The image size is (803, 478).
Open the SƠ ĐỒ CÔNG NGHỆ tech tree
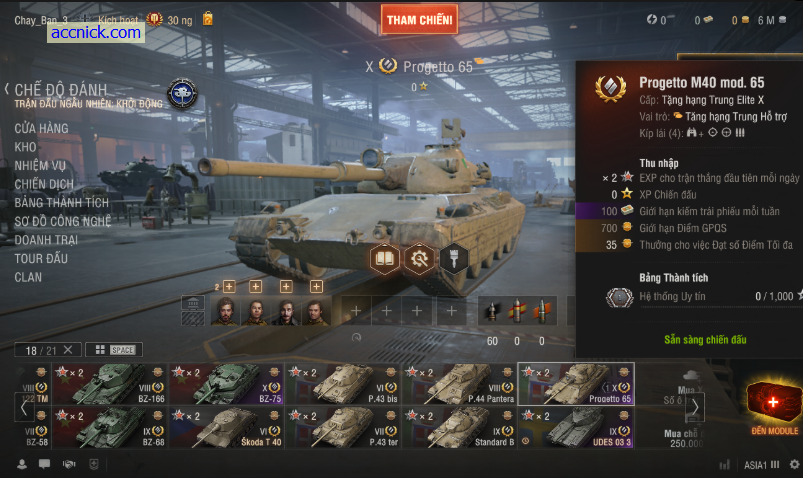(62, 221)
